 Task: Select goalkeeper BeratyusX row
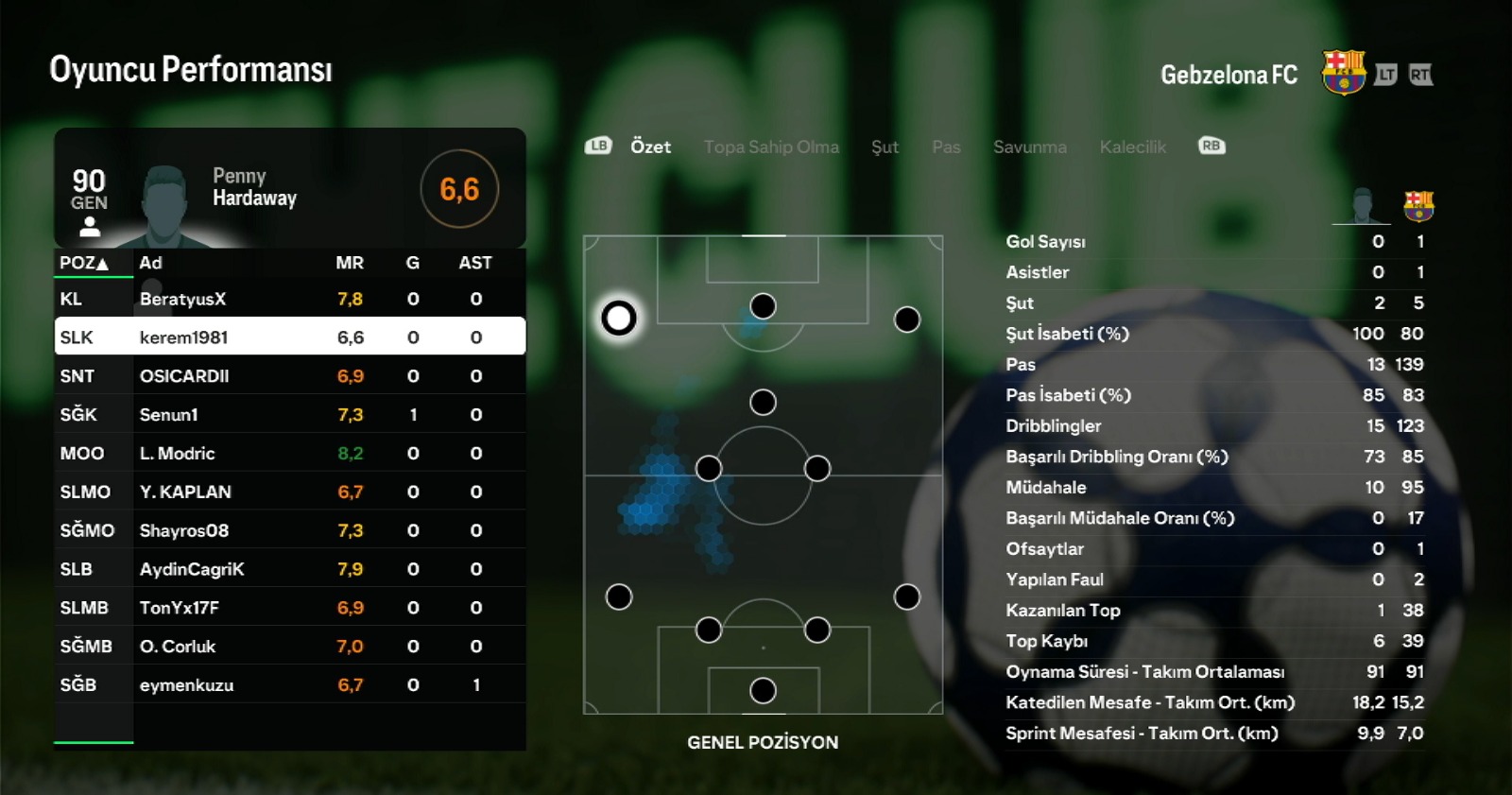[x=289, y=299]
